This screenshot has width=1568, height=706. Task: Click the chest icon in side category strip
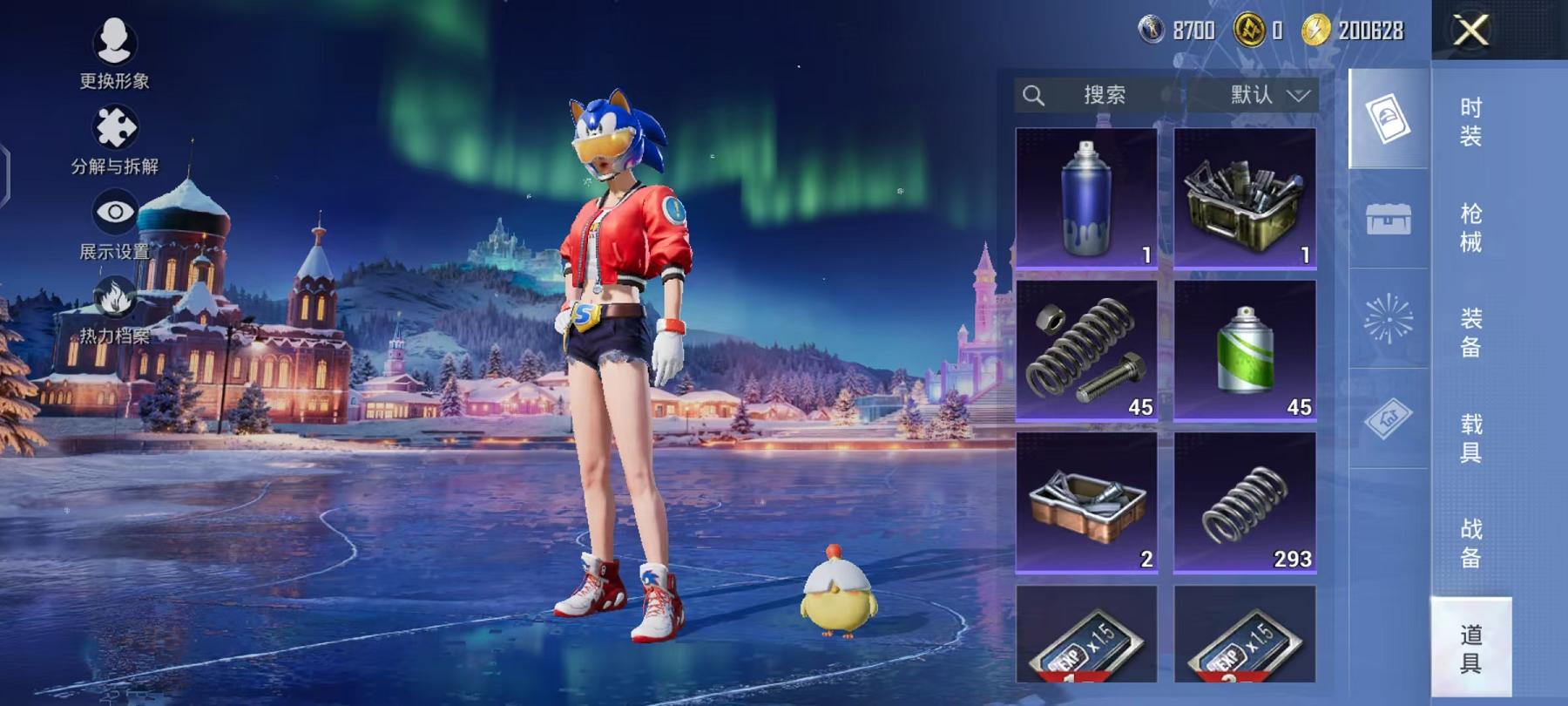(x=1388, y=219)
